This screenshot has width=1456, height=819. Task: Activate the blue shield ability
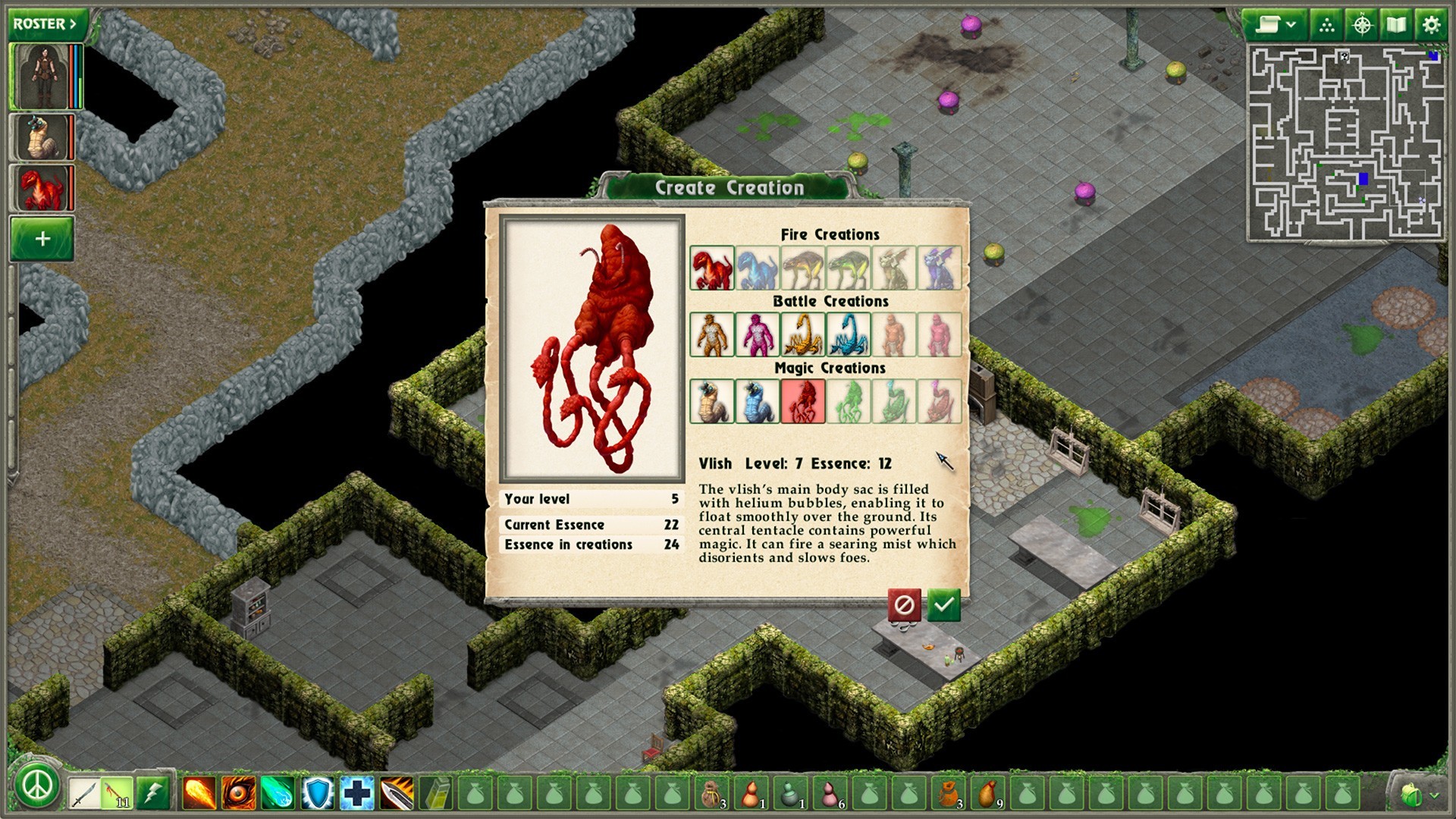(x=317, y=793)
